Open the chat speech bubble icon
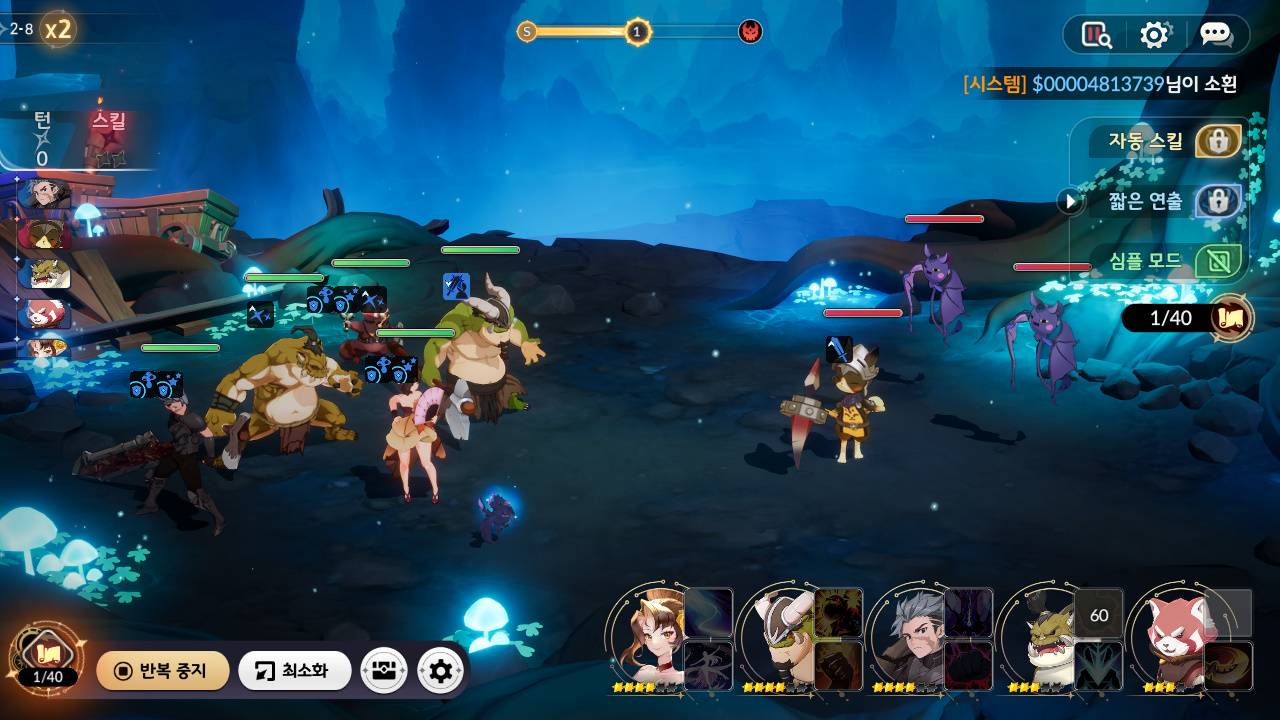The height and width of the screenshot is (720, 1280). 1216,35
